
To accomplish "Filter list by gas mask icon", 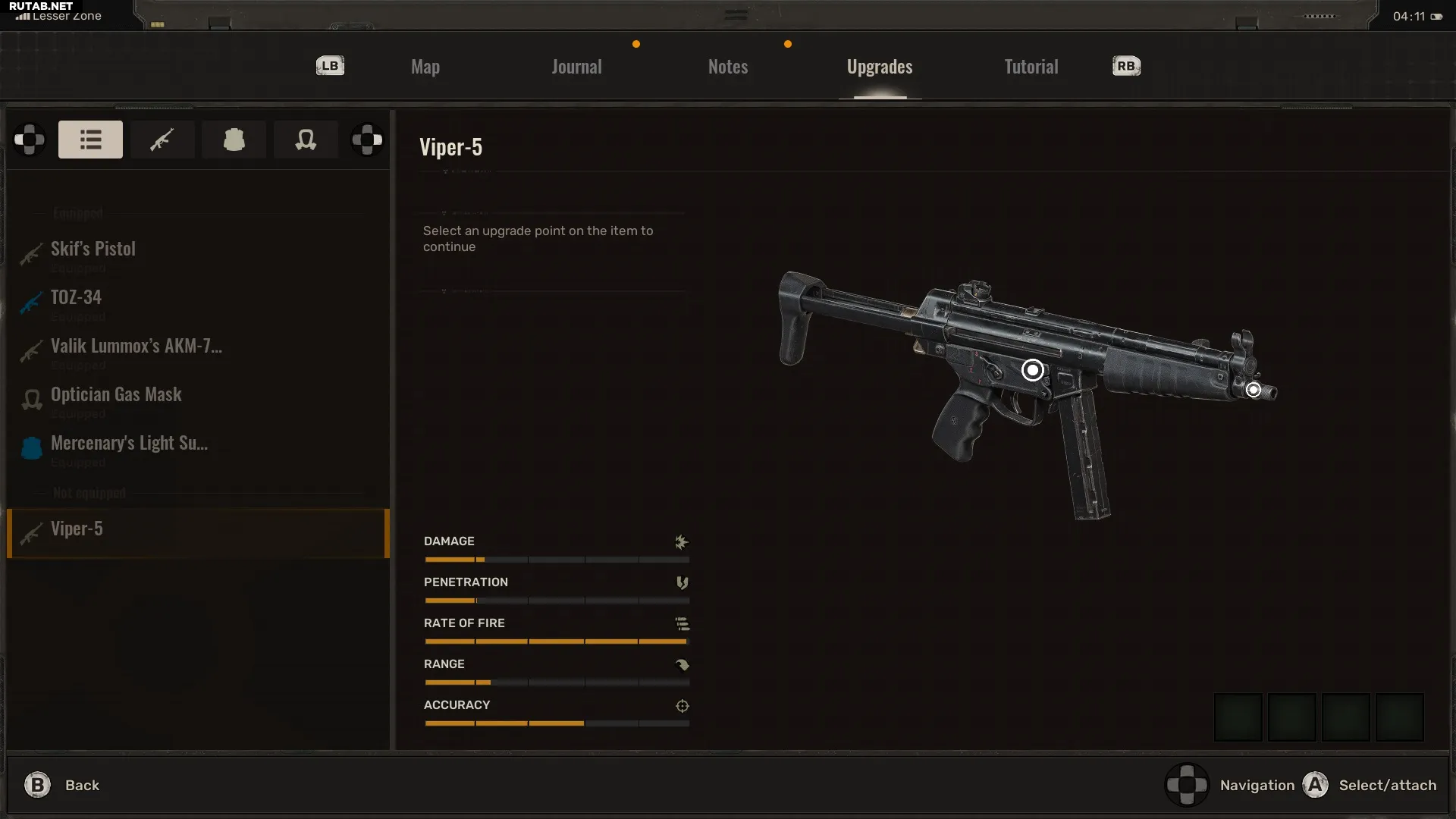I will tap(306, 140).
